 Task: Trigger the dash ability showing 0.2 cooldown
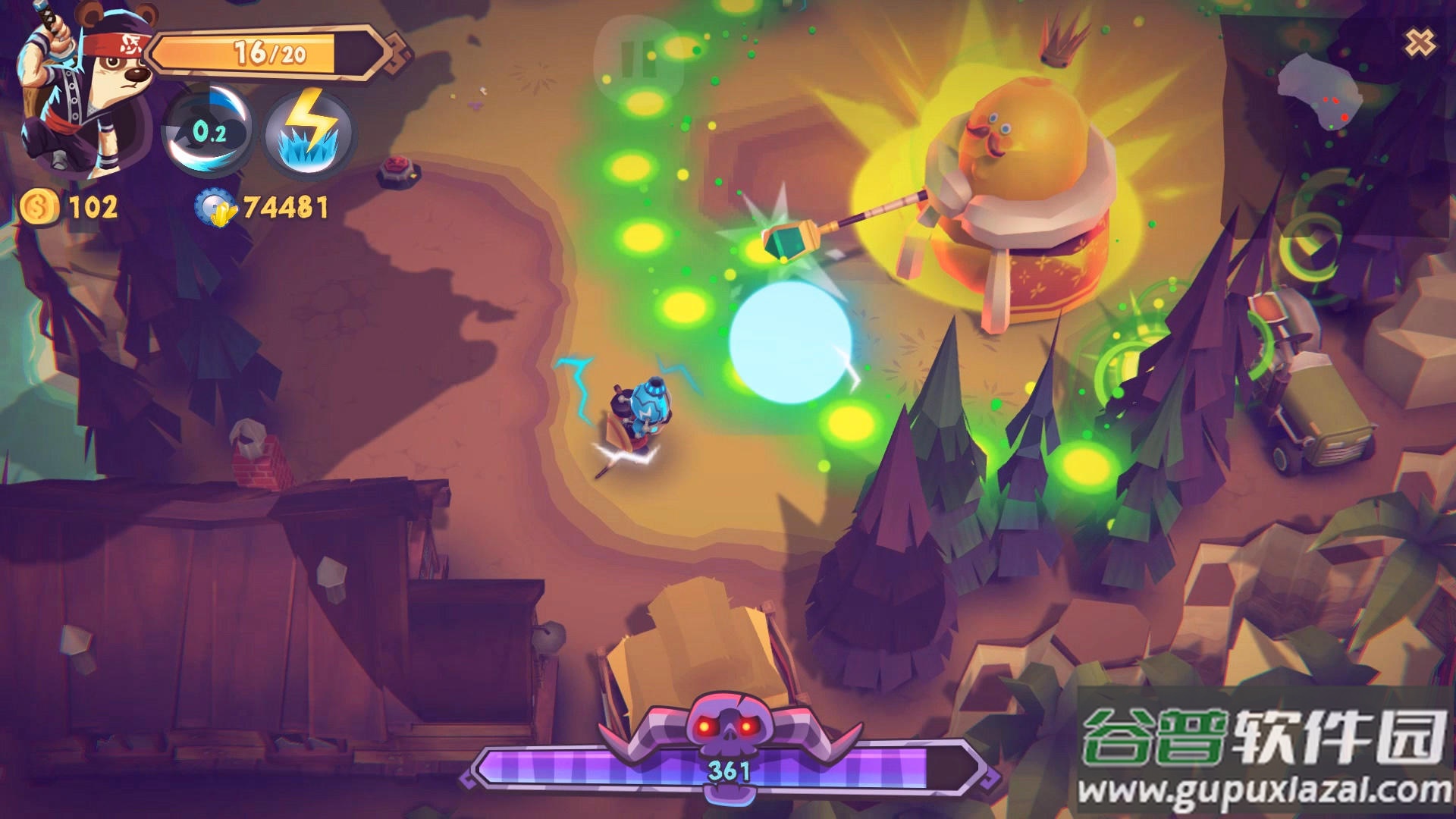coord(209,132)
